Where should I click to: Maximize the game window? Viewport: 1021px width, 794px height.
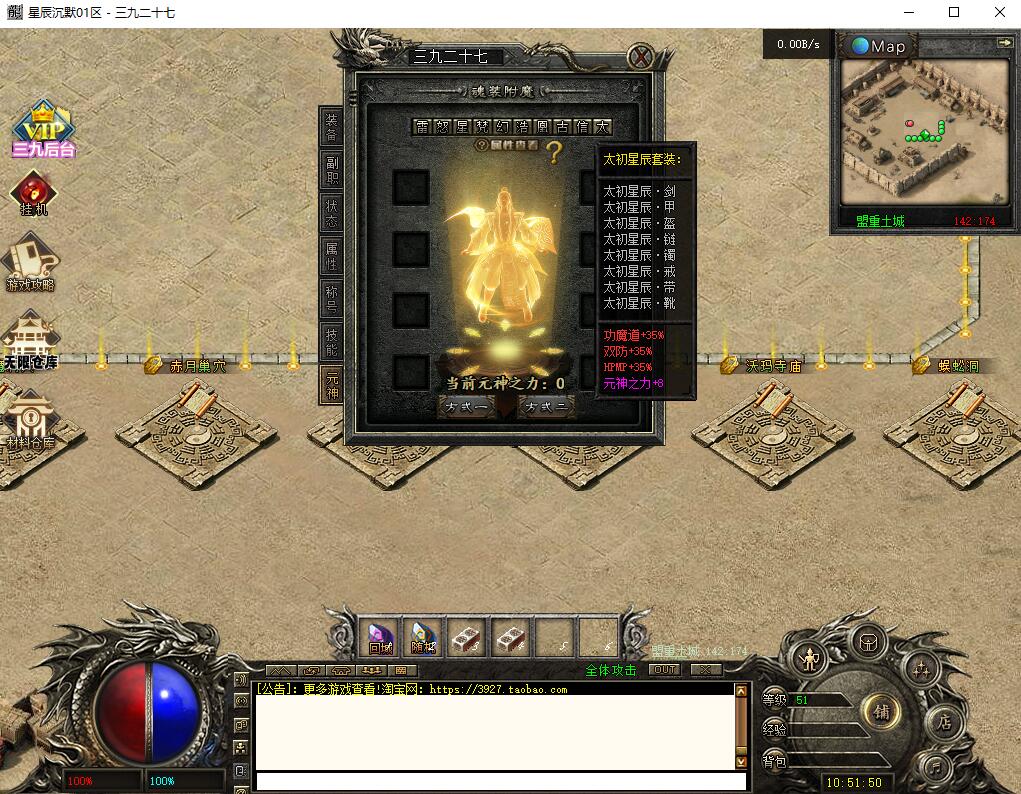coord(954,12)
